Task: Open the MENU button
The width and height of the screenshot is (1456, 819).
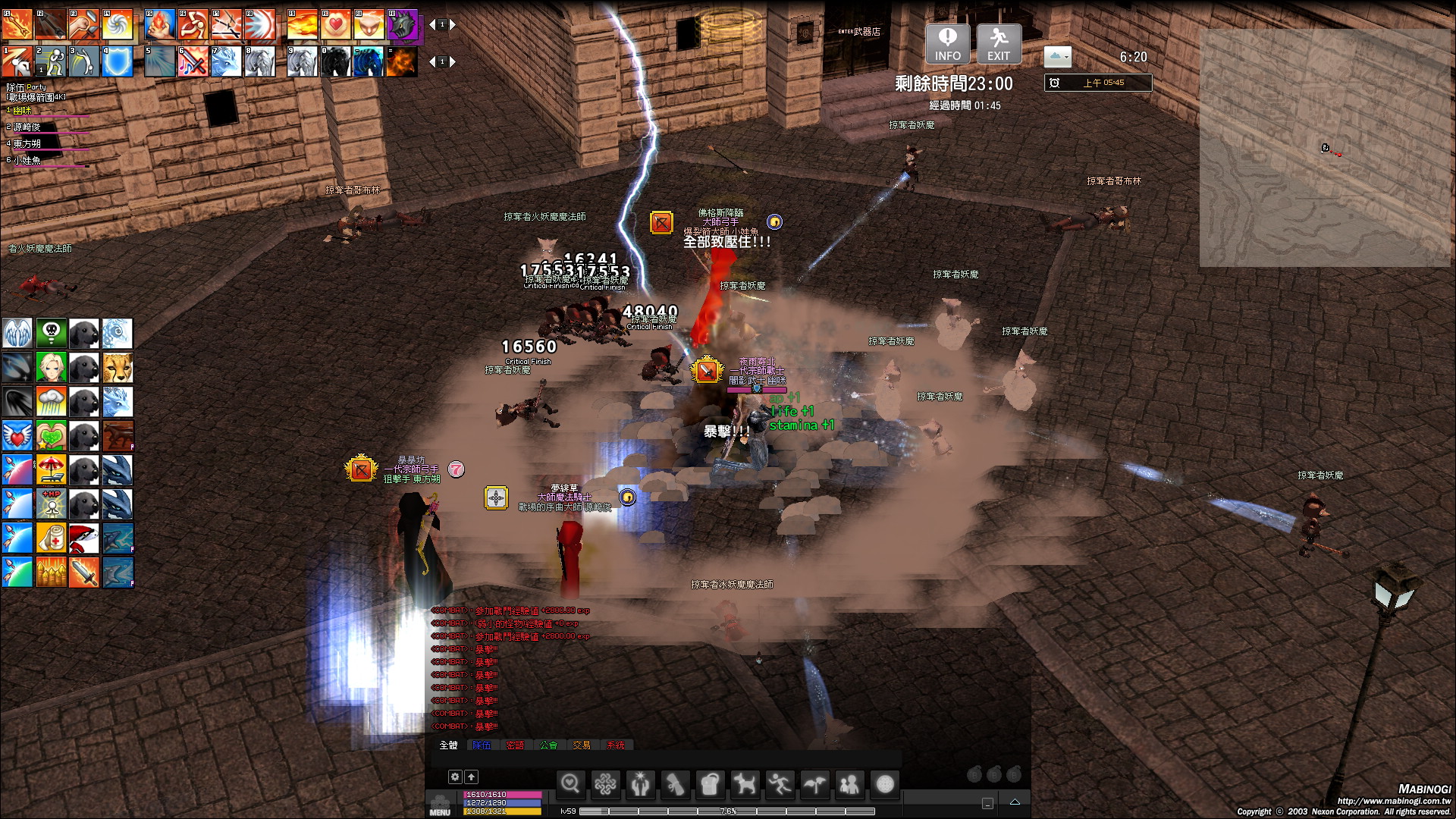Action: click(x=440, y=805)
